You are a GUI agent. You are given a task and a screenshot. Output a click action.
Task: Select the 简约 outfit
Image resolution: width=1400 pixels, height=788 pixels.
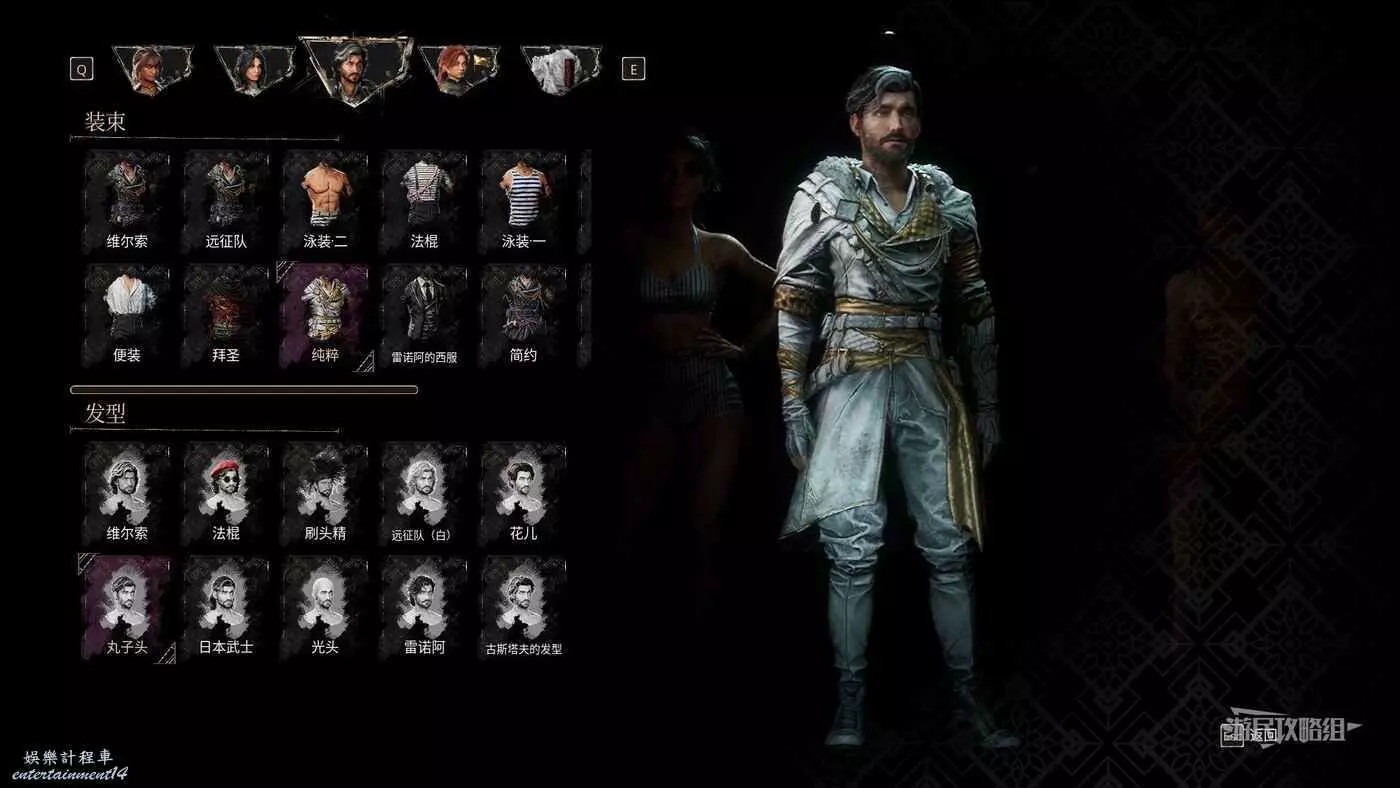click(523, 315)
